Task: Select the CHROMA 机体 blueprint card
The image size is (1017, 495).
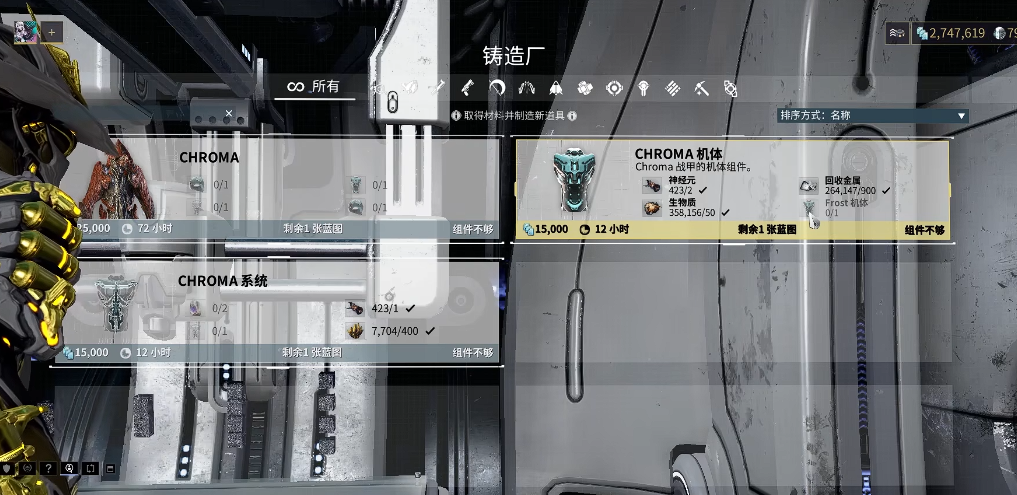Action: point(731,189)
